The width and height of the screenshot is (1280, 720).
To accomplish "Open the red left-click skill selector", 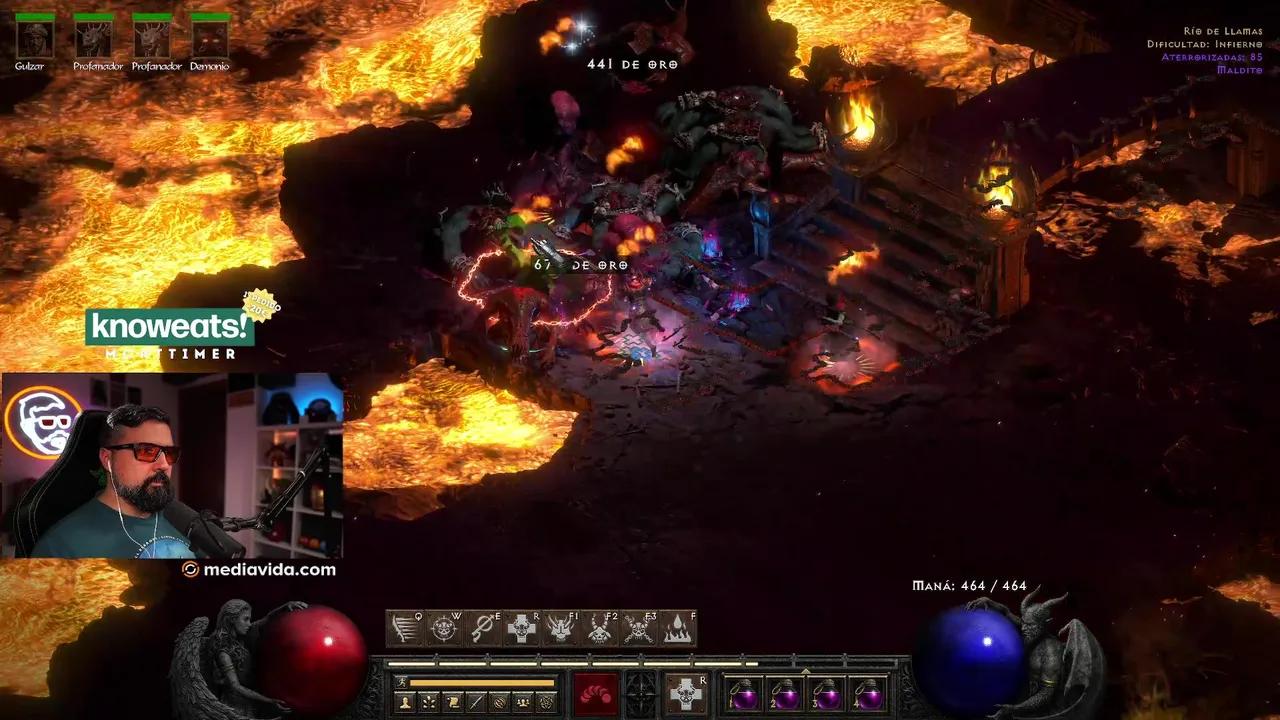I will [x=596, y=694].
